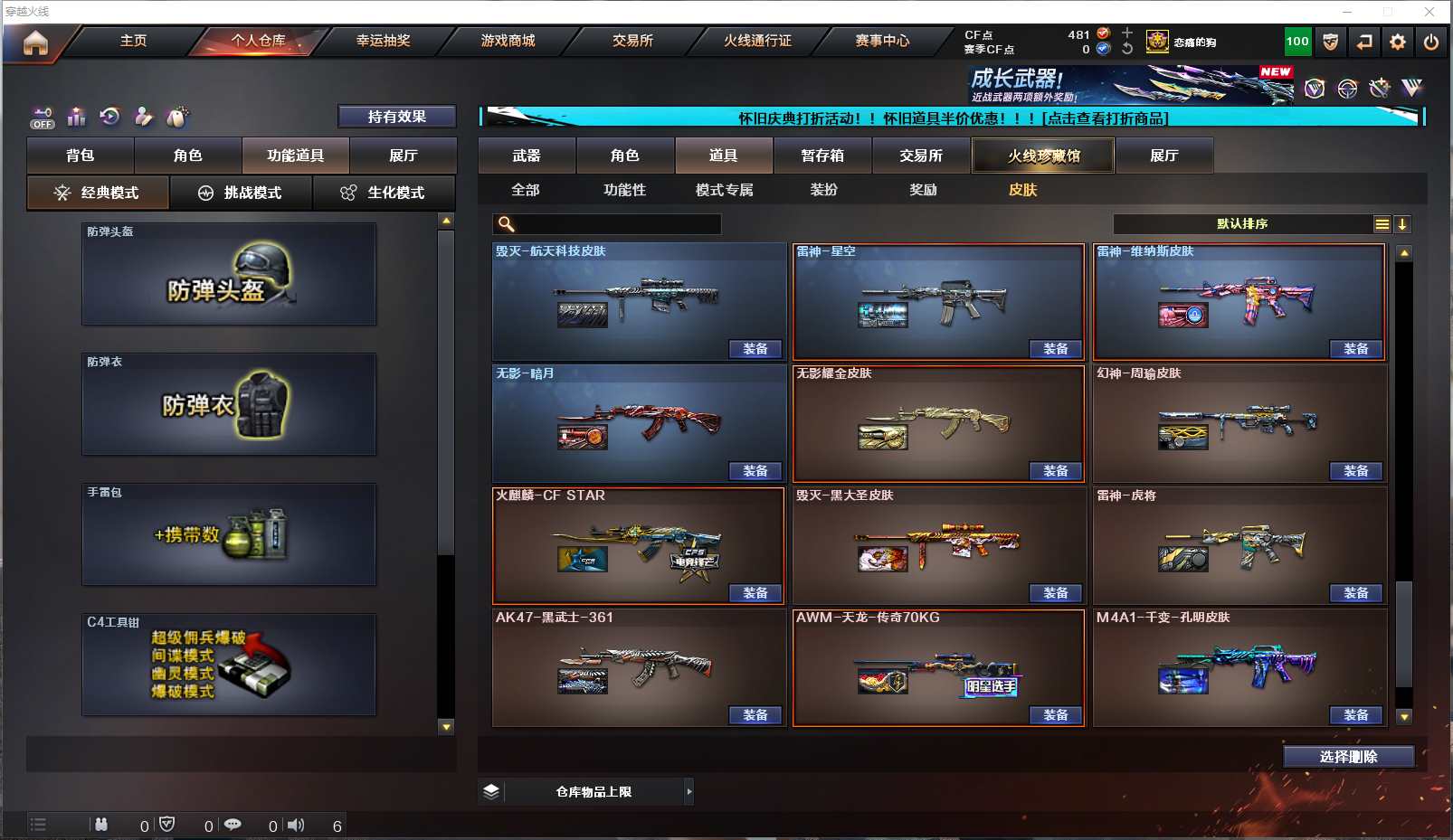Choose the 装扮 filter category
The width and height of the screenshot is (1453, 840).
point(823,190)
